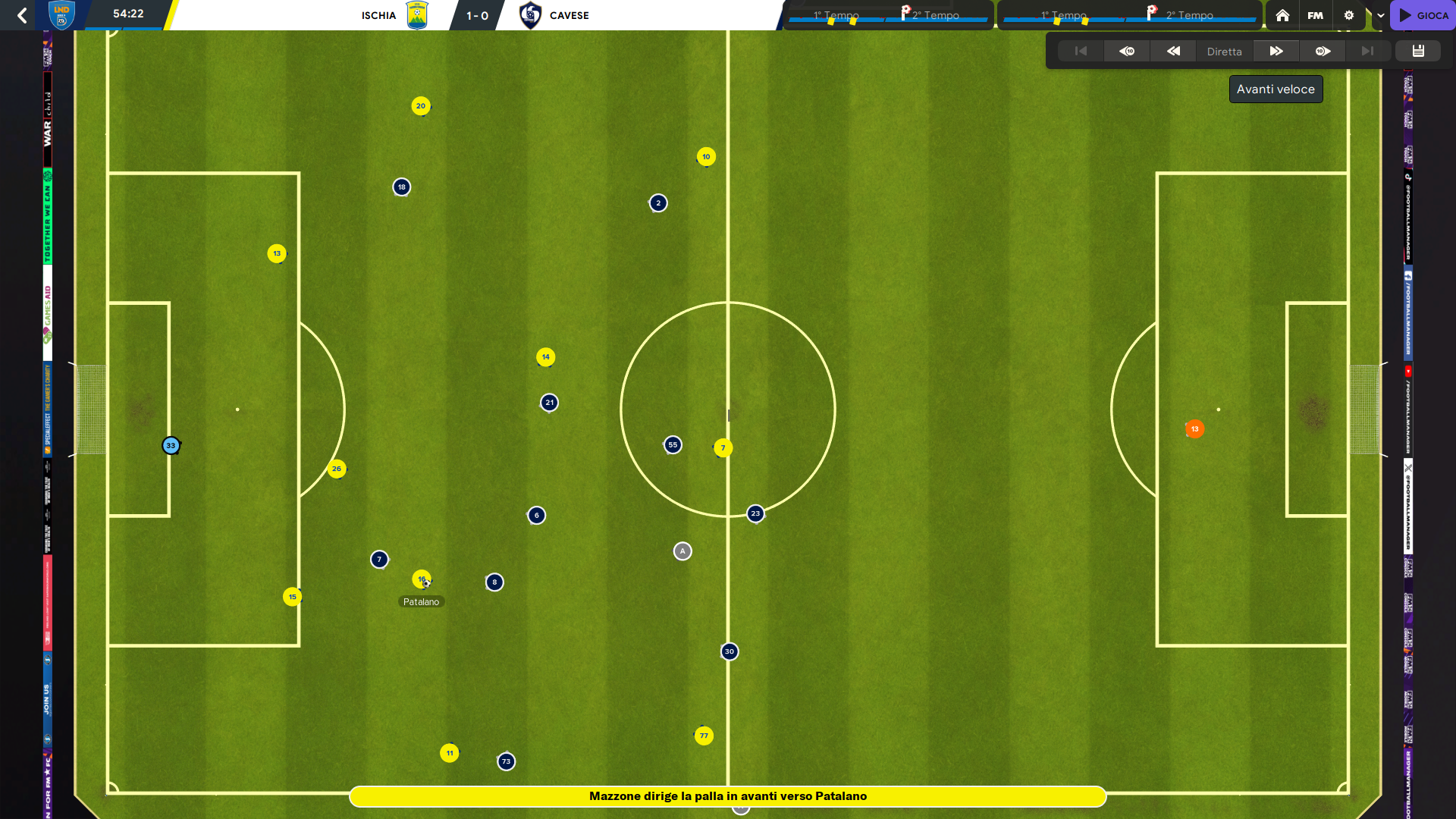This screenshot has height=819, width=1456.
Task: Go back with the arrow button
Action: tap(22, 15)
